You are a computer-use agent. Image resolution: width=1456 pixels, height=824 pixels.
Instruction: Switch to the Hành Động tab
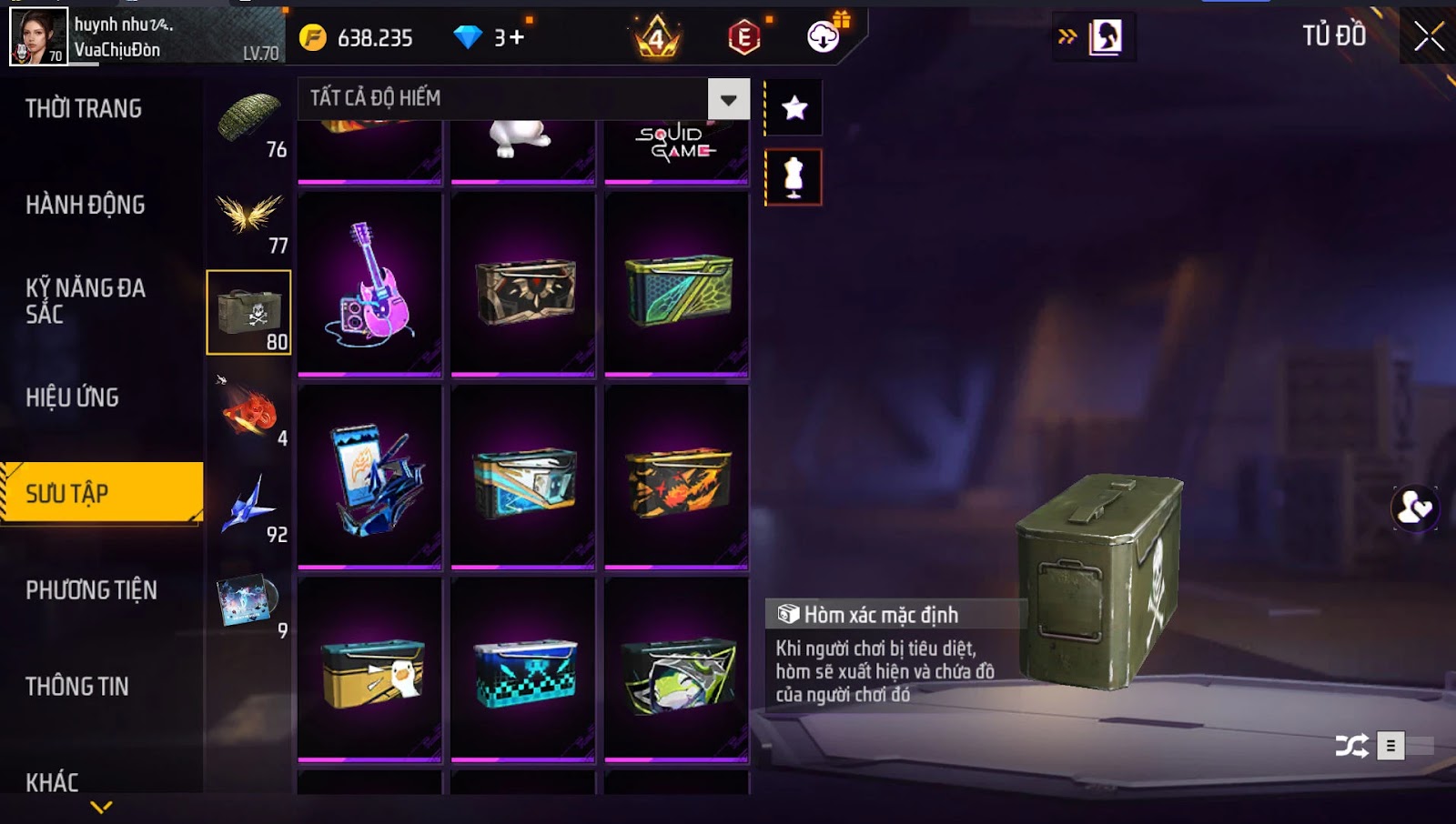pyautogui.click(x=86, y=206)
